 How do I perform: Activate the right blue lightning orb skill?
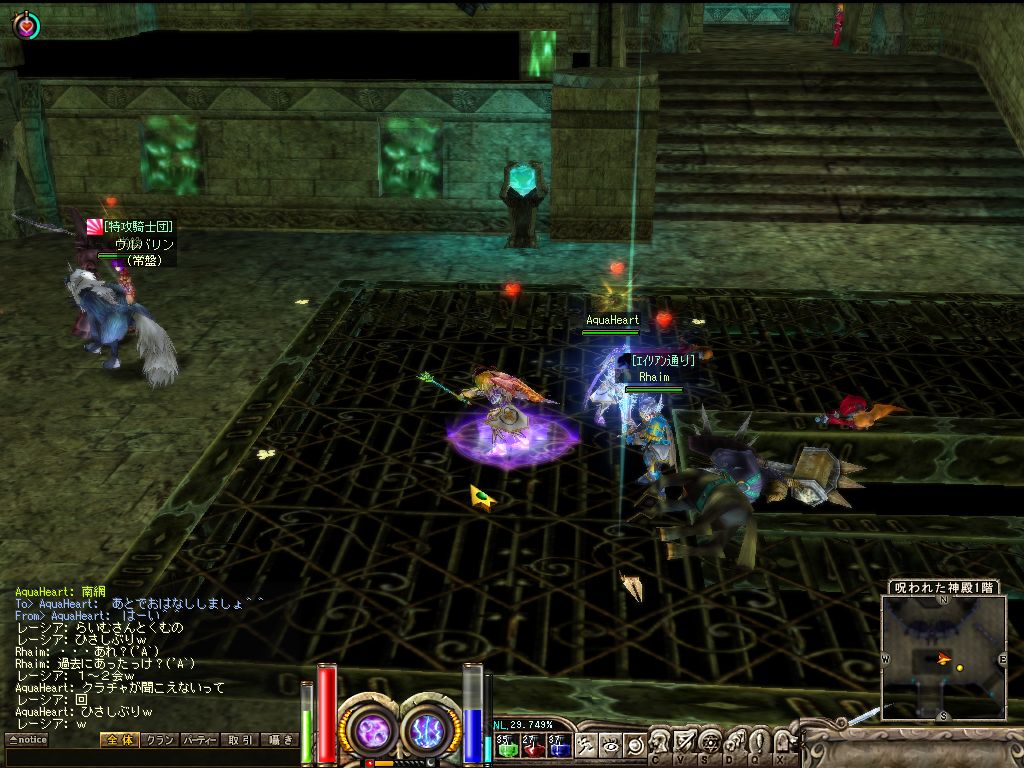tap(429, 729)
